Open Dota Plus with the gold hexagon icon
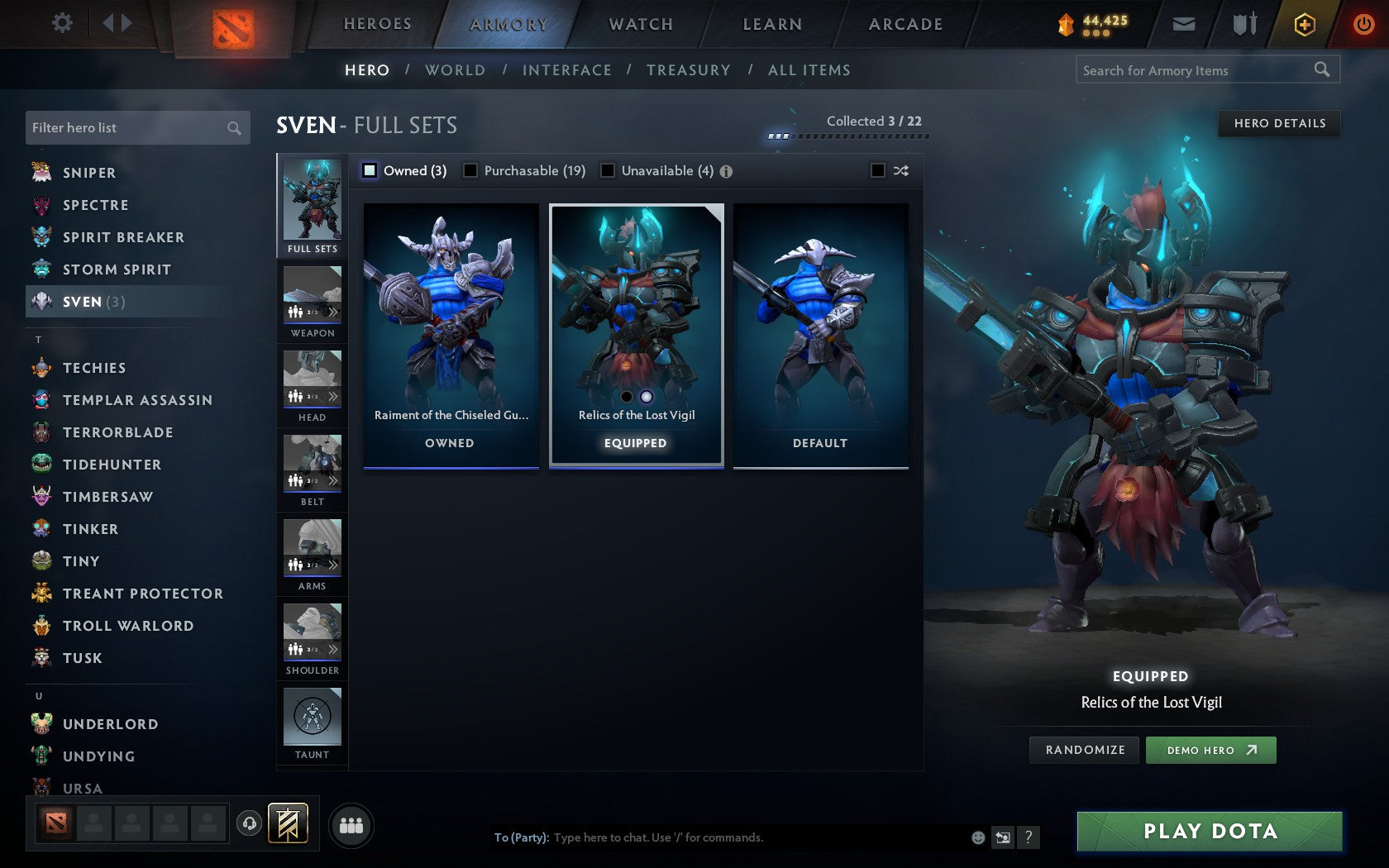The width and height of the screenshot is (1389, 868). coord(1304,24)
